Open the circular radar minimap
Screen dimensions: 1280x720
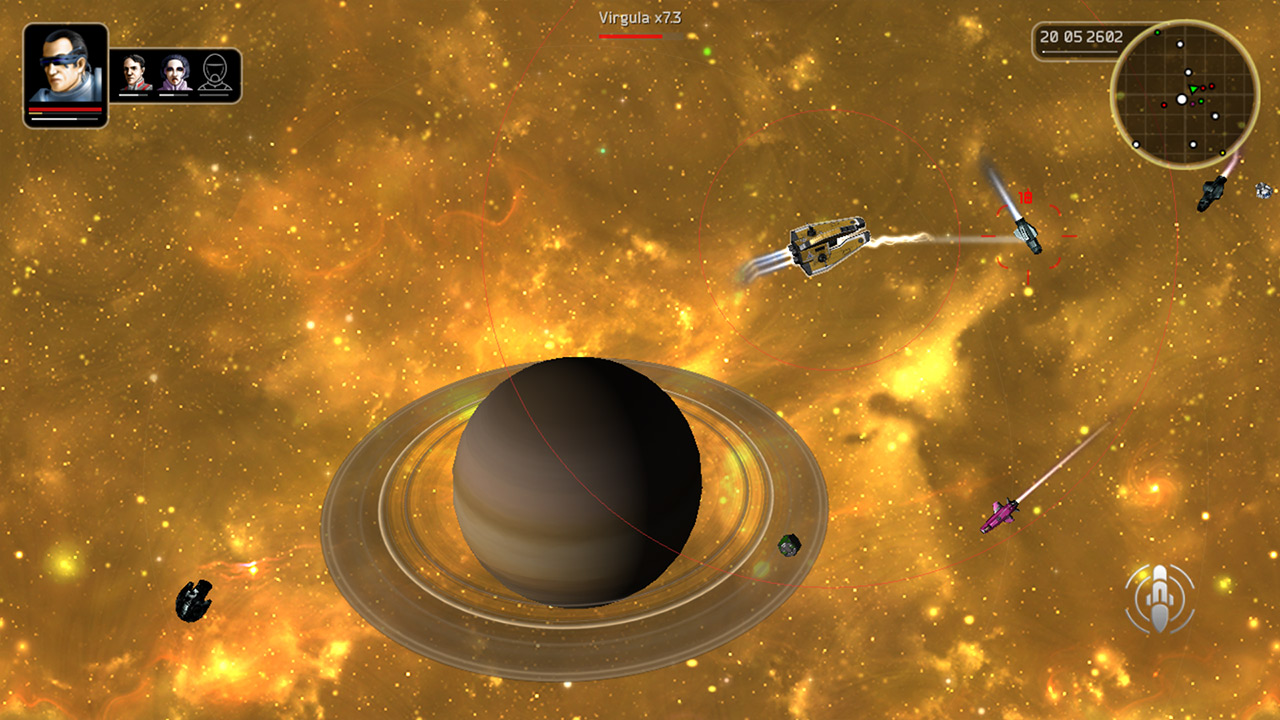click(x=1184, y=94)
